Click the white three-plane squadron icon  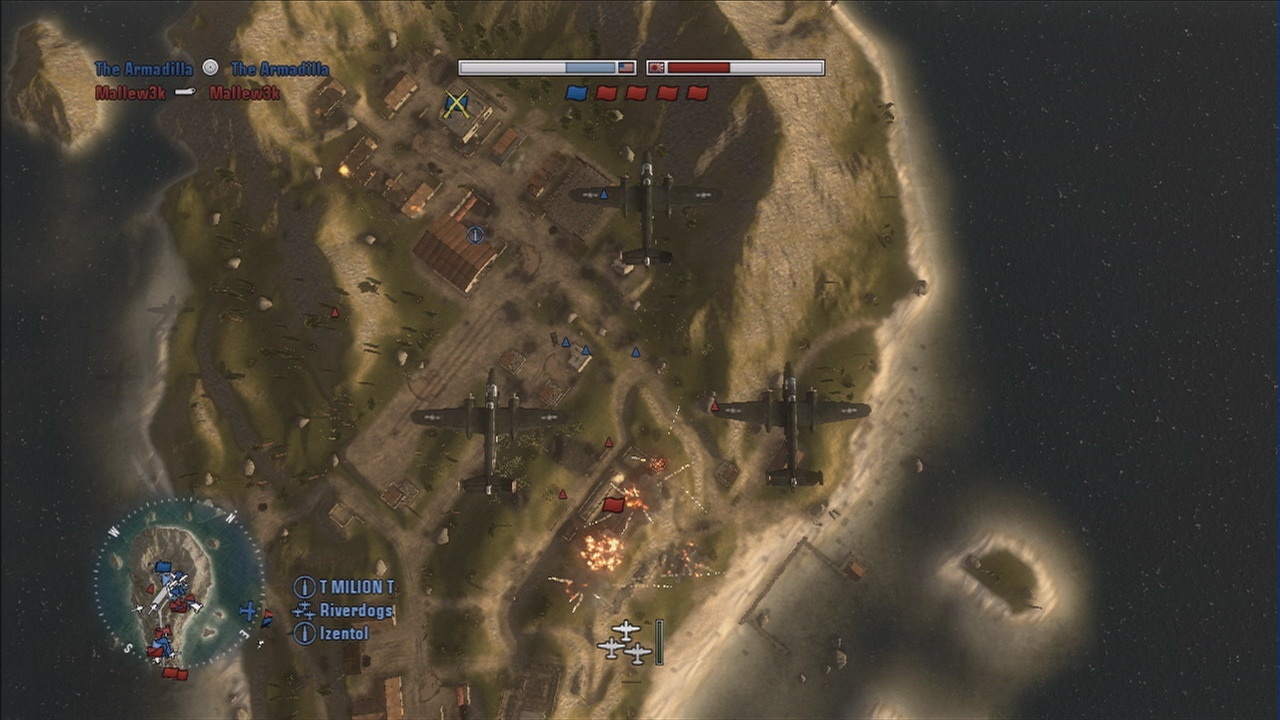tap(626, 642)
